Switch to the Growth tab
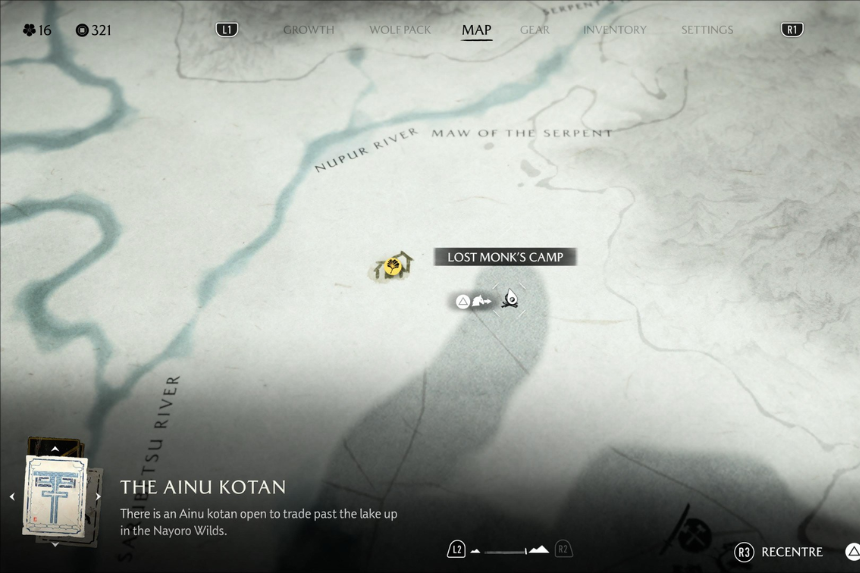 pyautogui.click(x=308, y=30)
